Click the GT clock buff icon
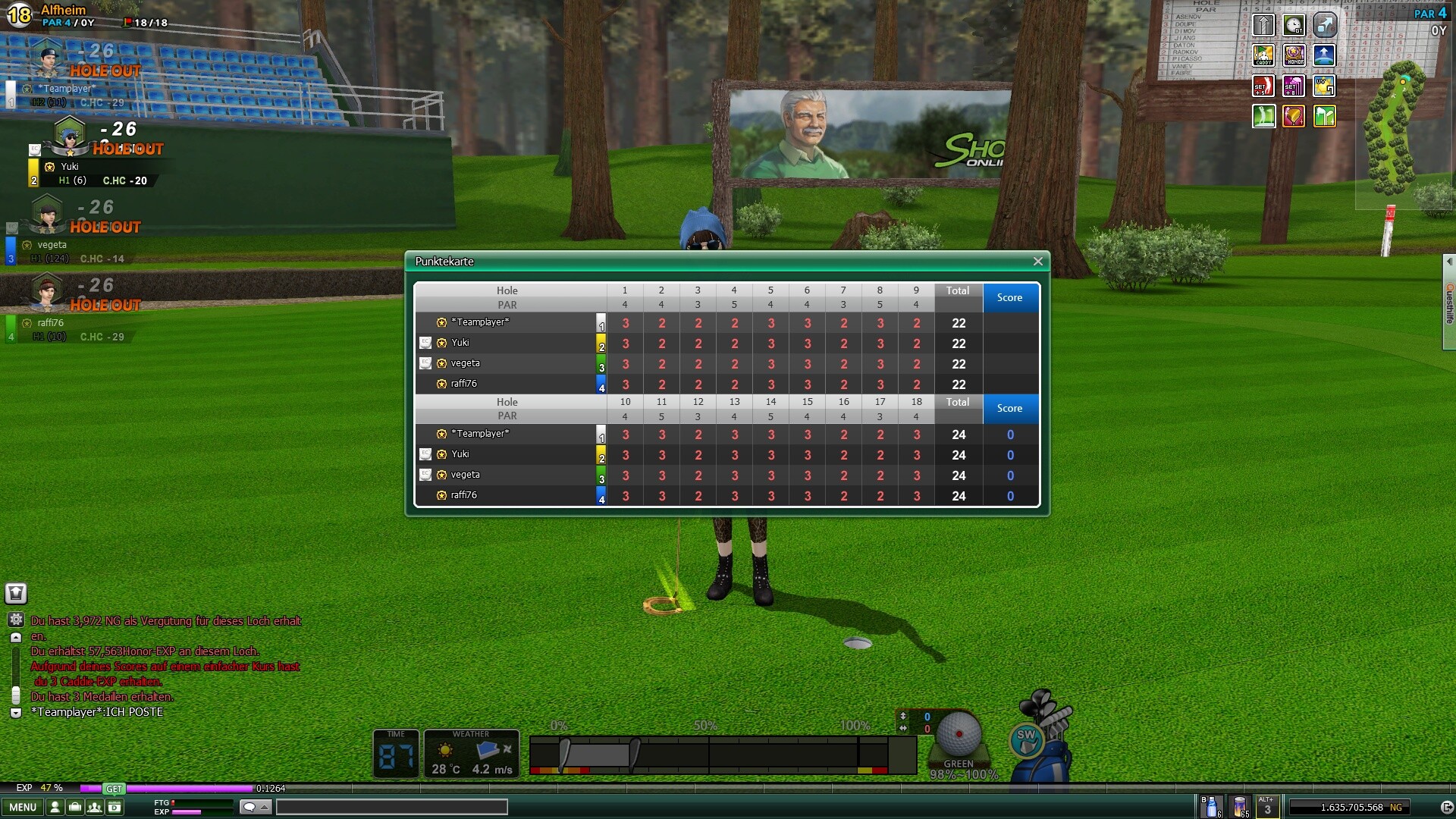 [x=1294, y=25]
